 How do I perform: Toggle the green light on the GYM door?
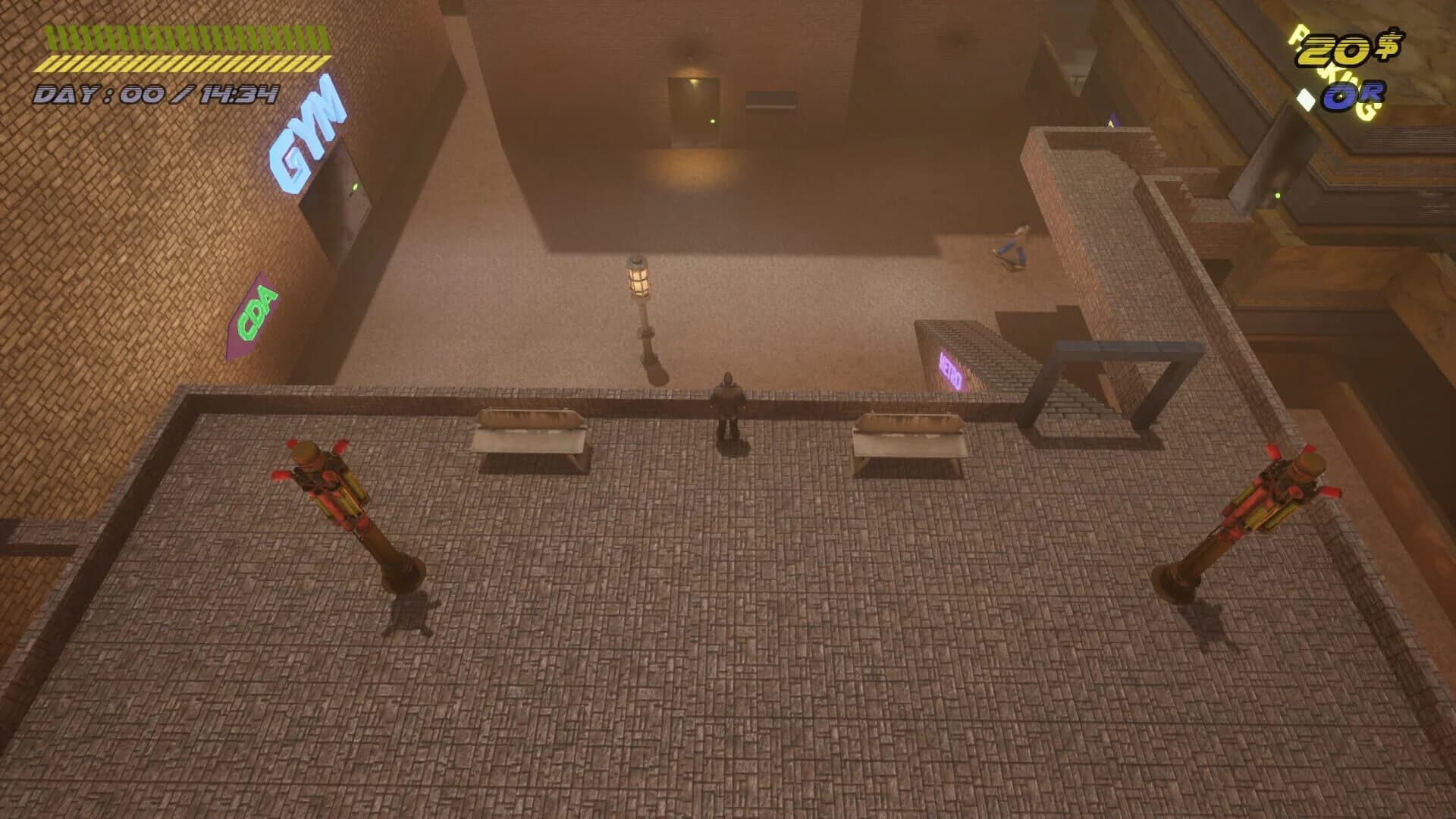[x=354, y=186]
